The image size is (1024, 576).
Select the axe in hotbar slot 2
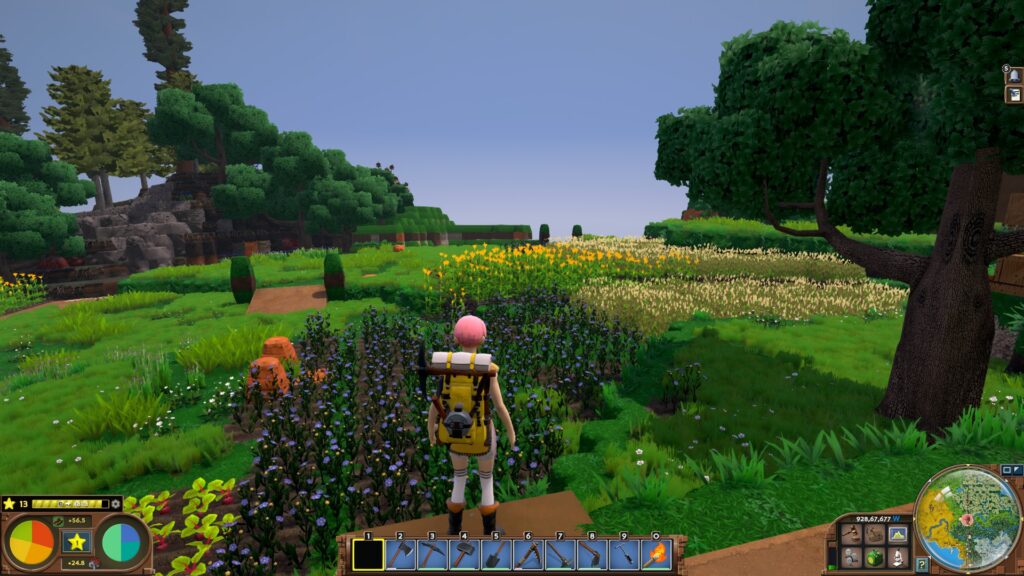click(400, 554)
